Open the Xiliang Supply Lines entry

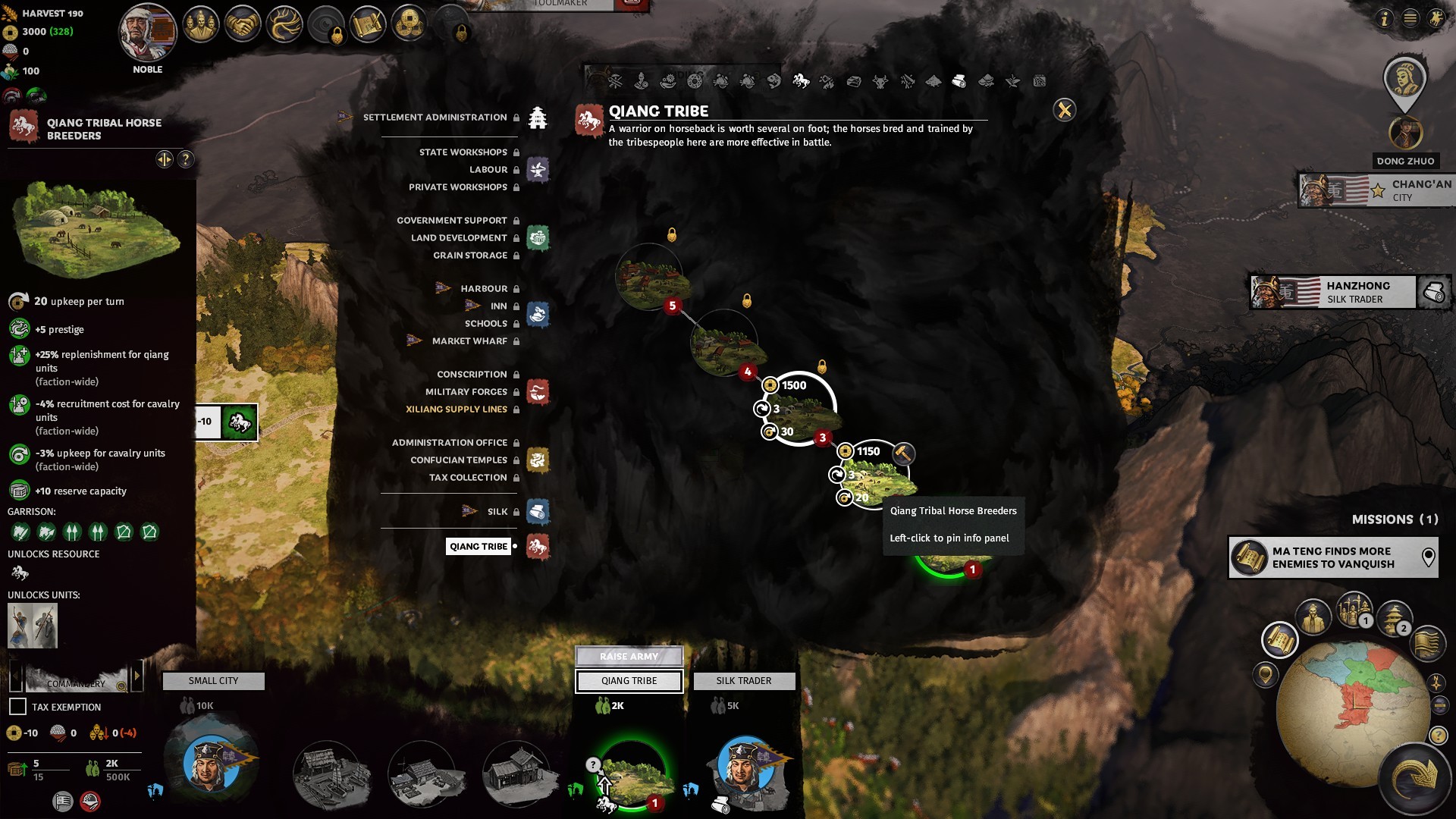point(457,409)
